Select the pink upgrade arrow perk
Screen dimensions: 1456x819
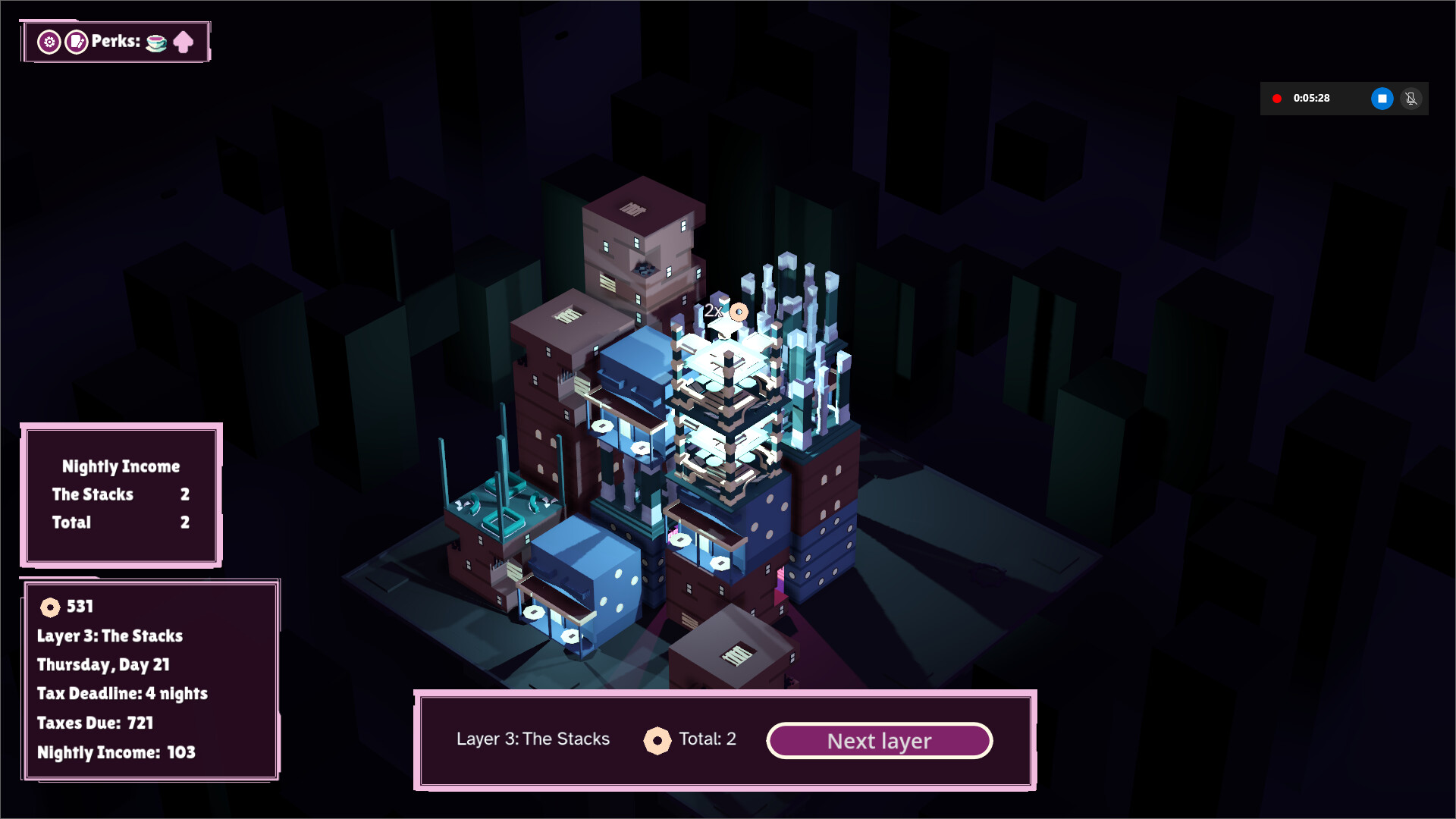tap(184, 42)
